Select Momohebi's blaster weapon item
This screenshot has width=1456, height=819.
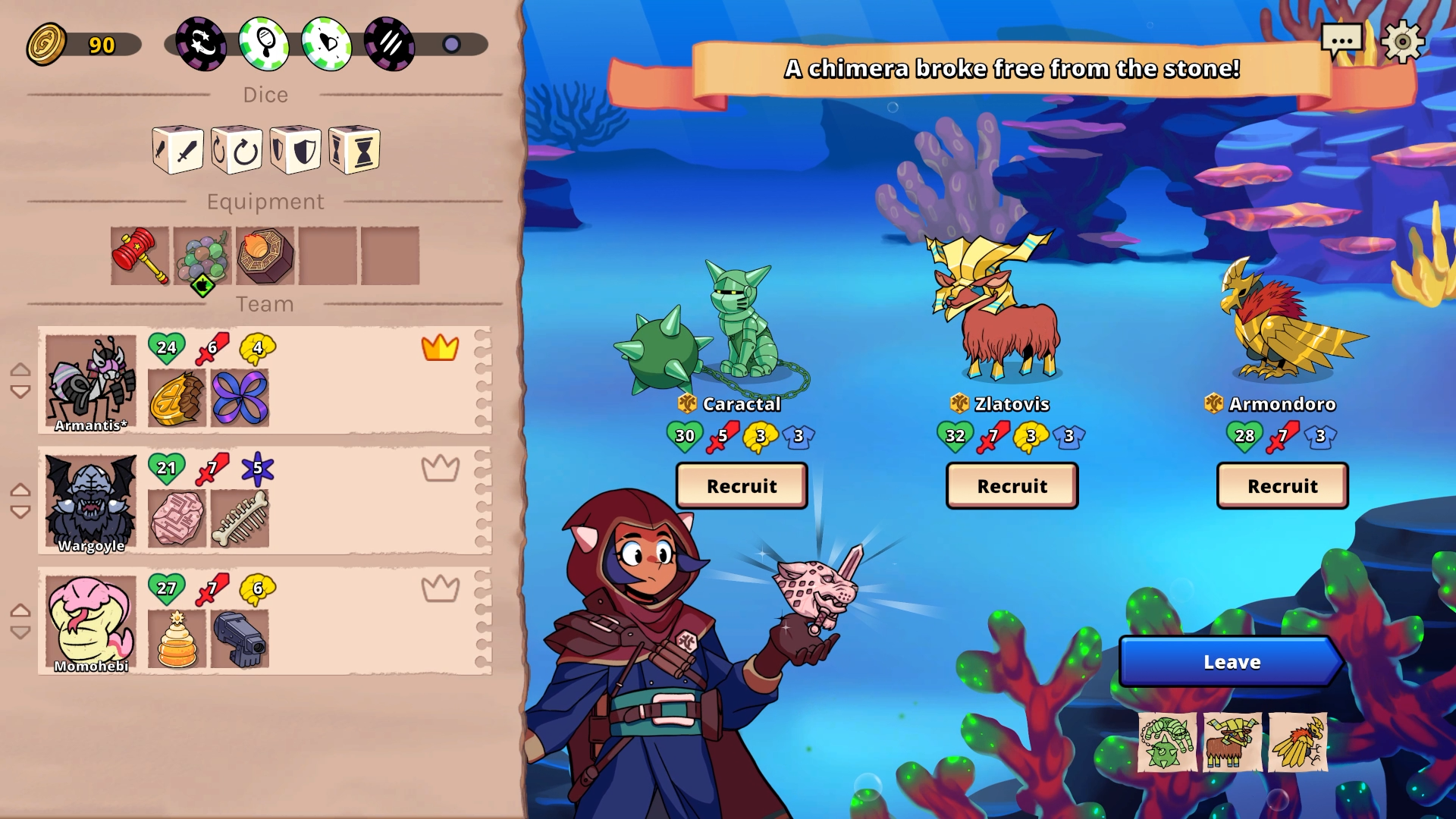[240, 639]
